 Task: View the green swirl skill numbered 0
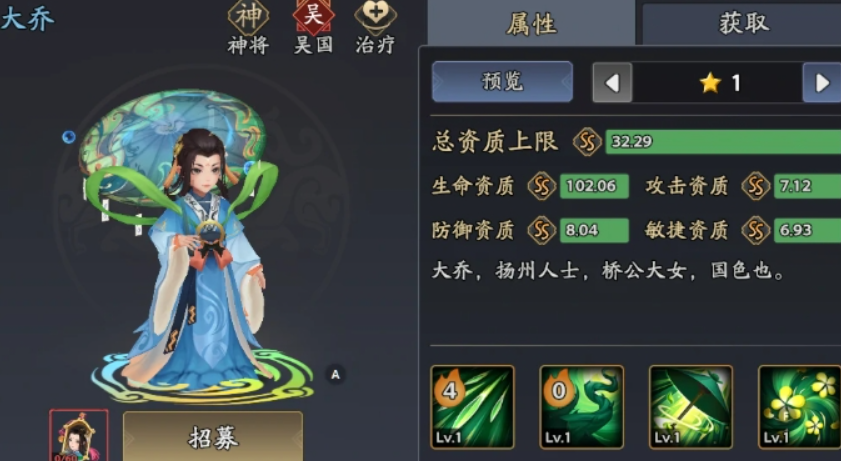point(581,406)
